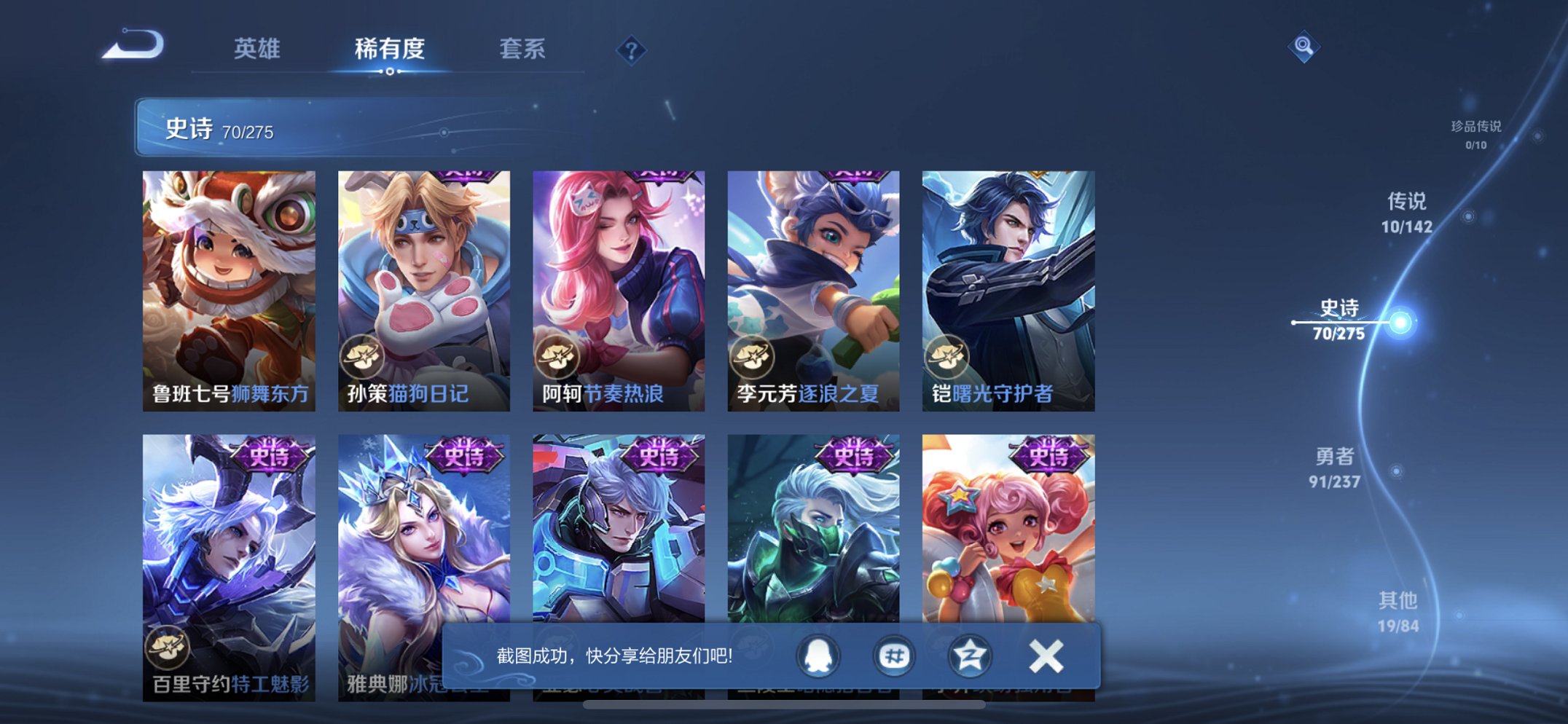This screenshot has width=1568, height=724.
Task: Share the screenshot to Qzone
Action: pos(970,655)
